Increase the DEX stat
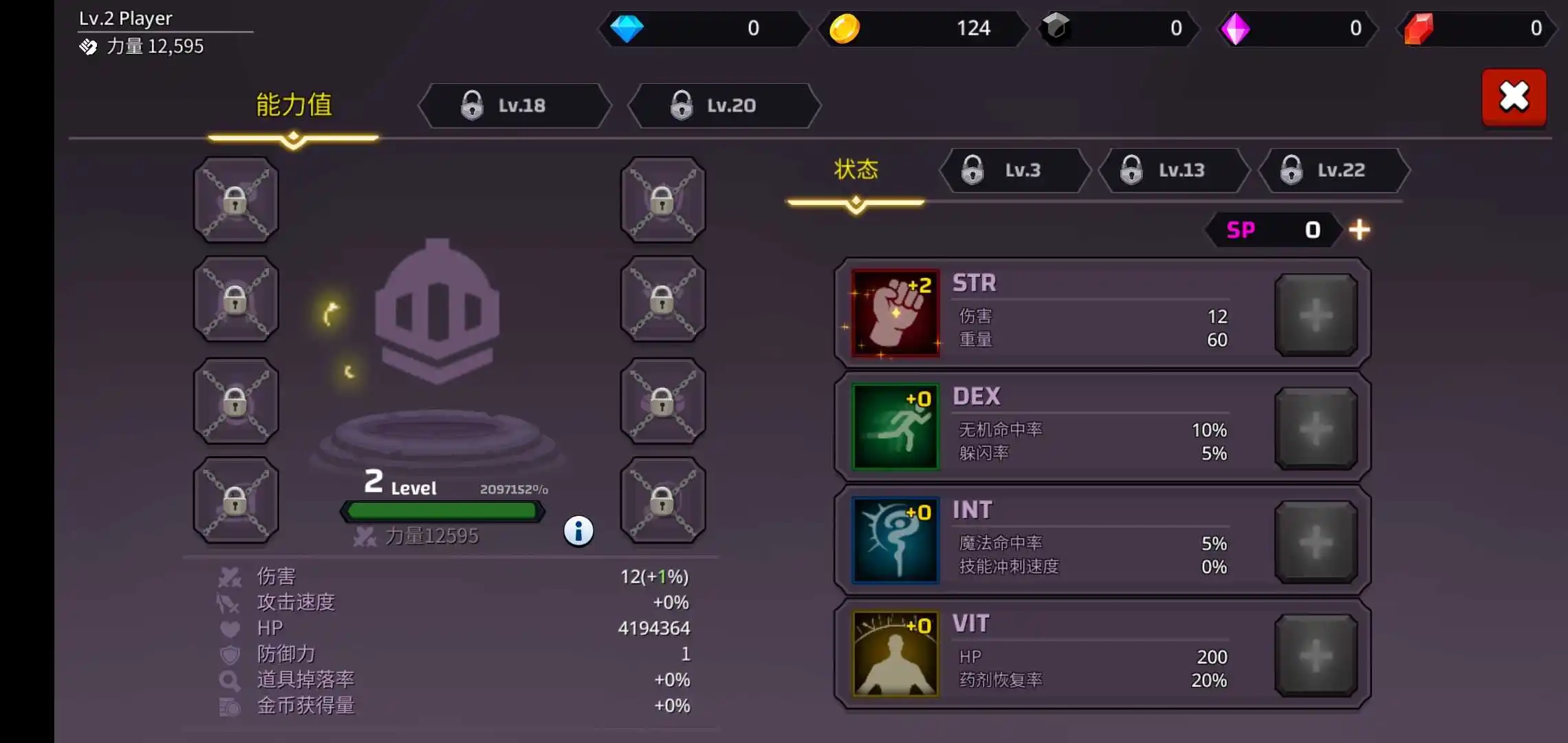The image size is (1568, 743). coord(1316,429)
